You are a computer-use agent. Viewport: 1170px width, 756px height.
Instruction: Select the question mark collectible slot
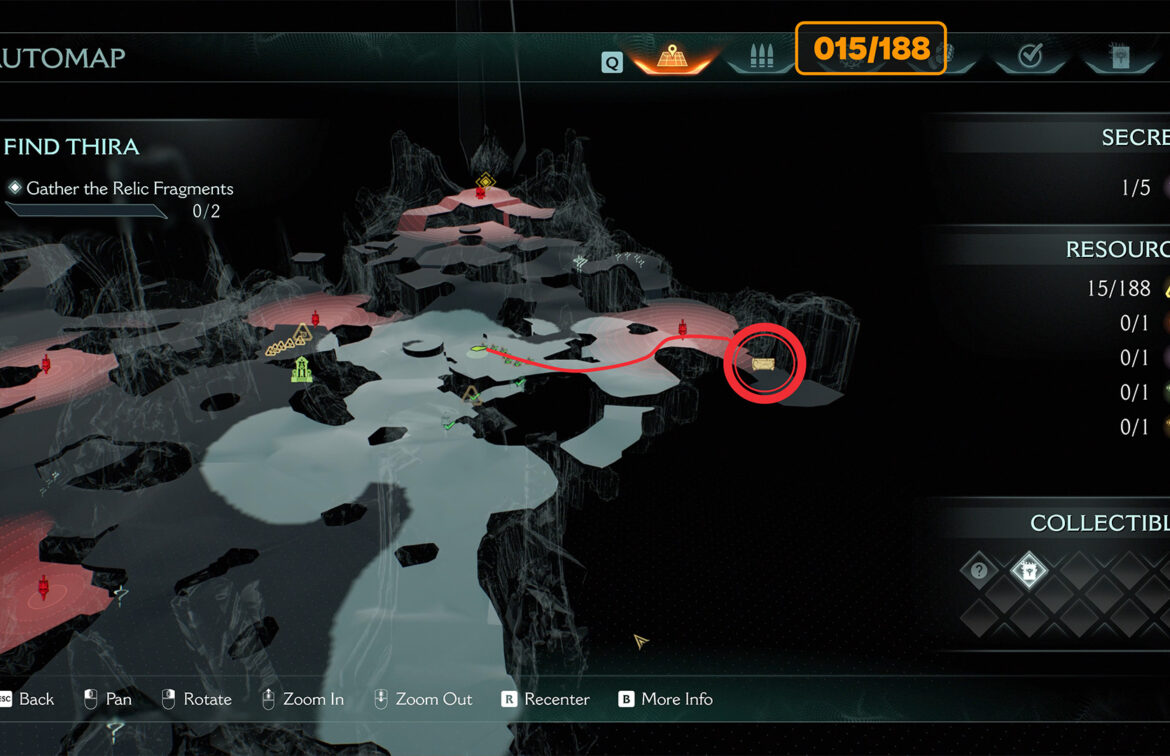pos(979,571)
